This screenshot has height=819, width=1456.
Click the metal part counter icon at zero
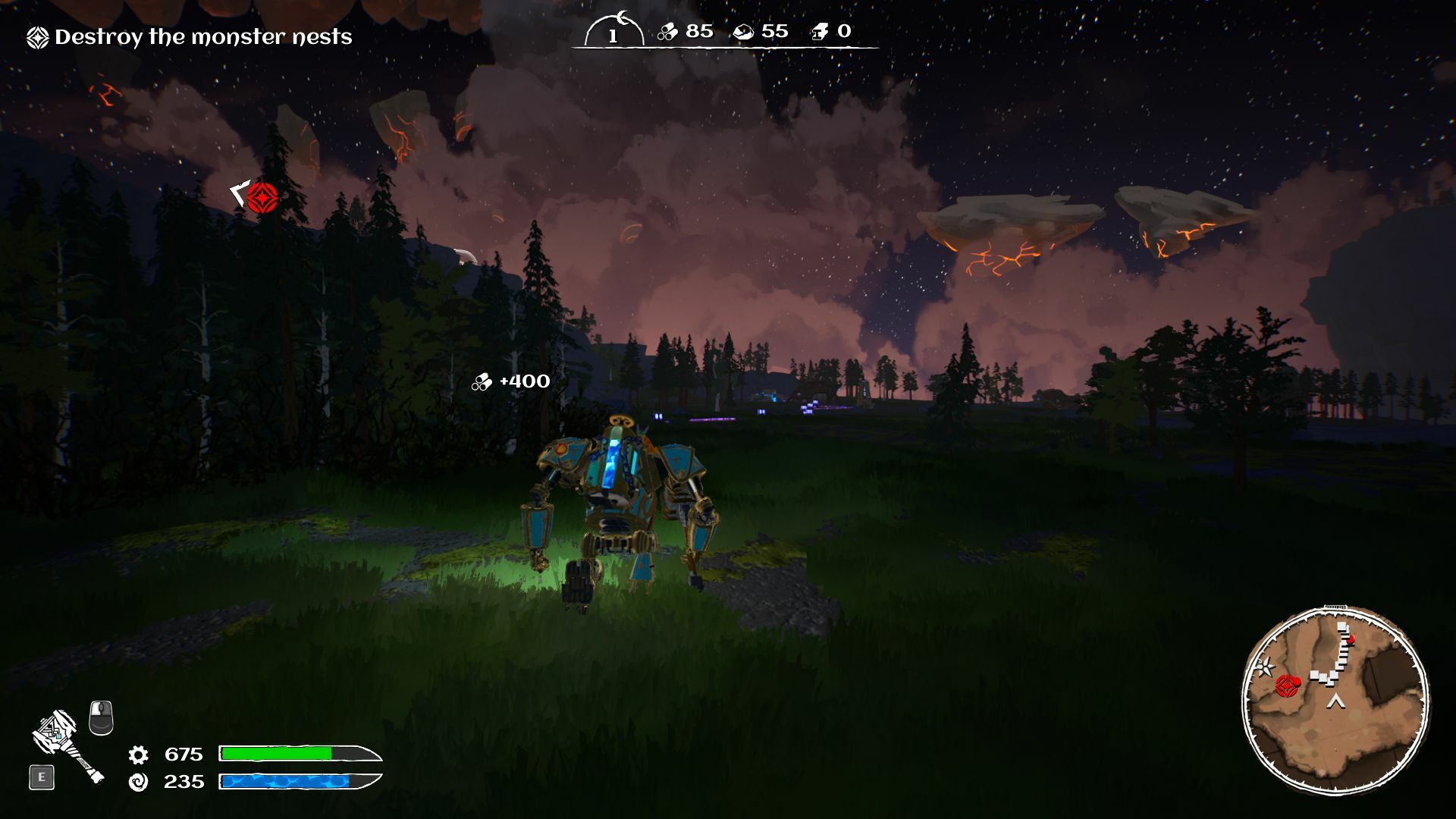(x=821, y=32)
